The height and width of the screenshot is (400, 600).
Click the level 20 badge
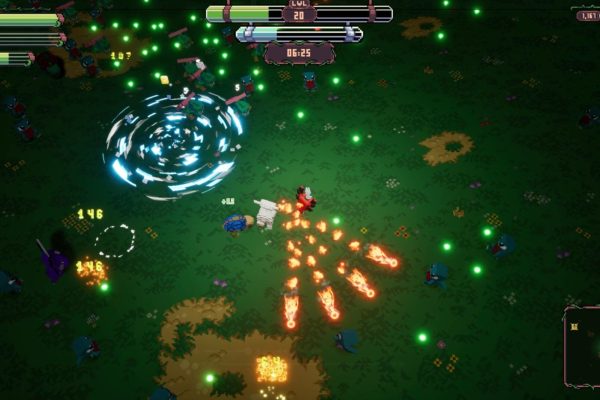click(x=299, y=13)
